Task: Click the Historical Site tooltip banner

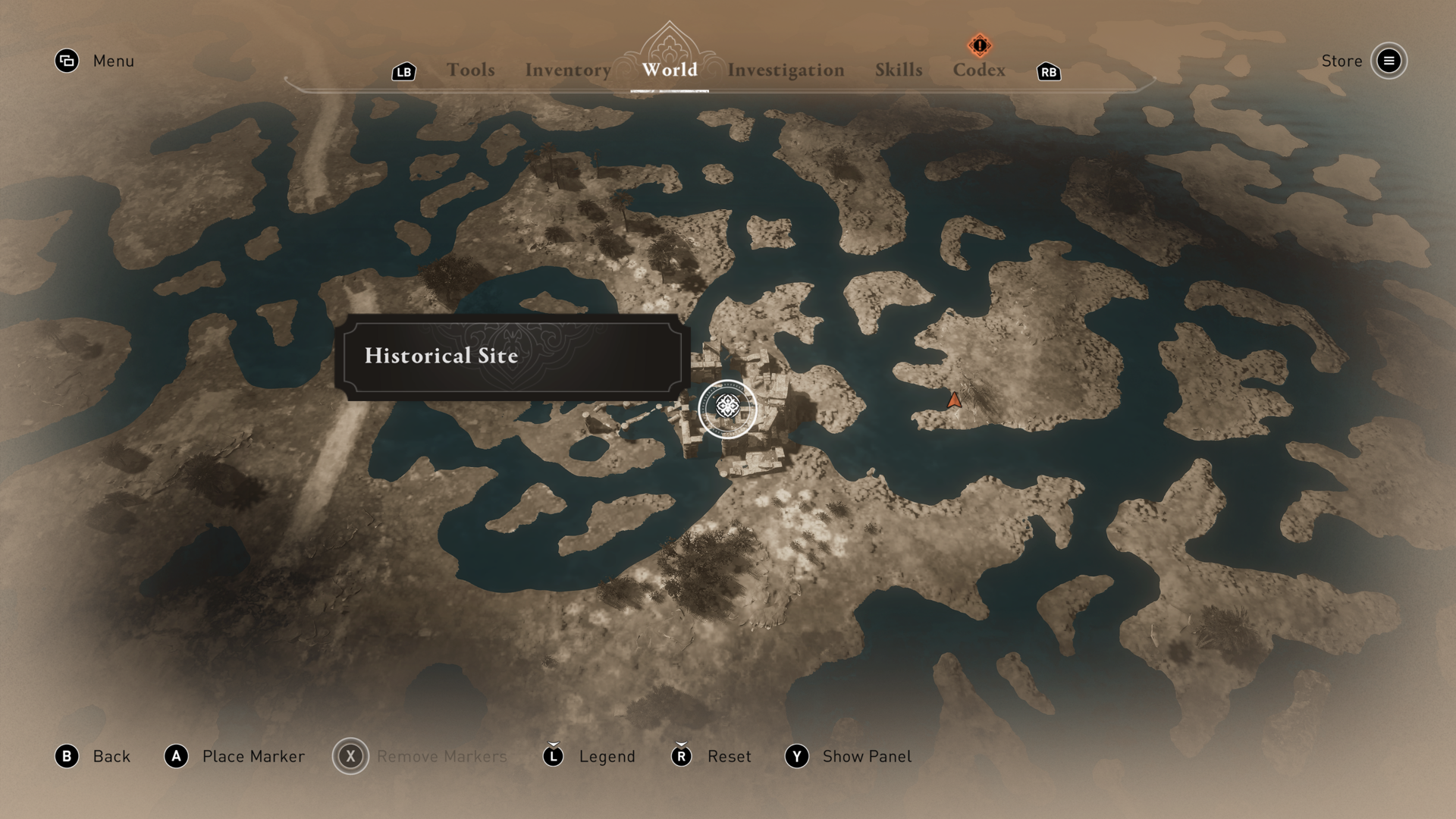Action: [x=516, y=356]
